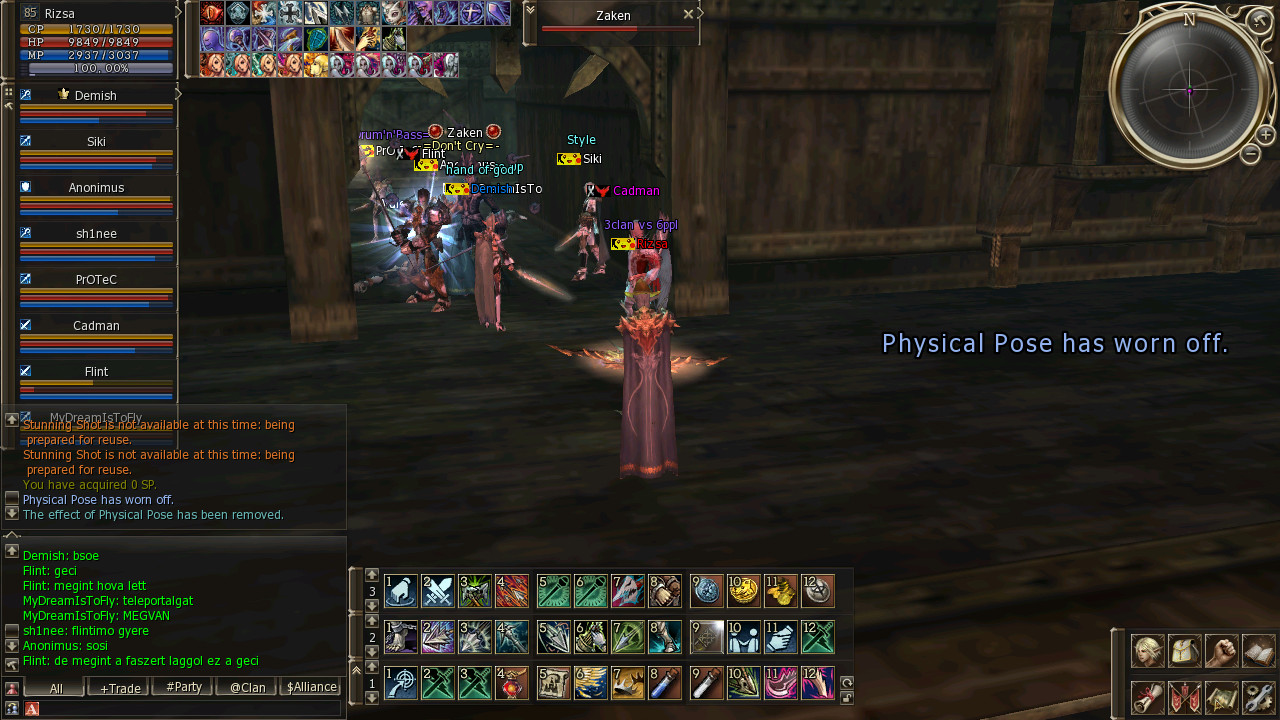This screenshot has height=720, width=1280.
Task: Select party member Siki
Action: click(96, 142)
